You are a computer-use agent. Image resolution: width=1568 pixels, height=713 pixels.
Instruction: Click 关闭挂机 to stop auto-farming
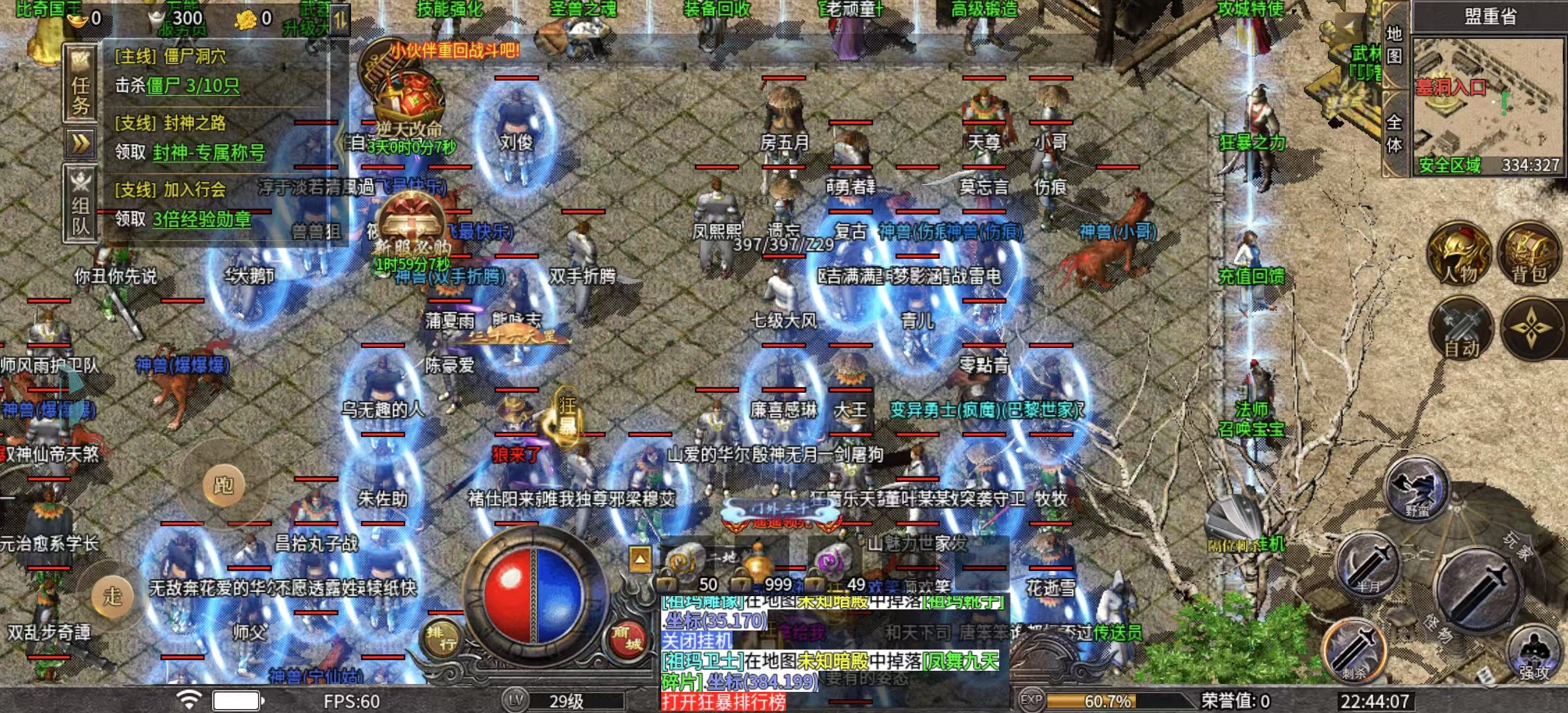(x=697, y=640)
